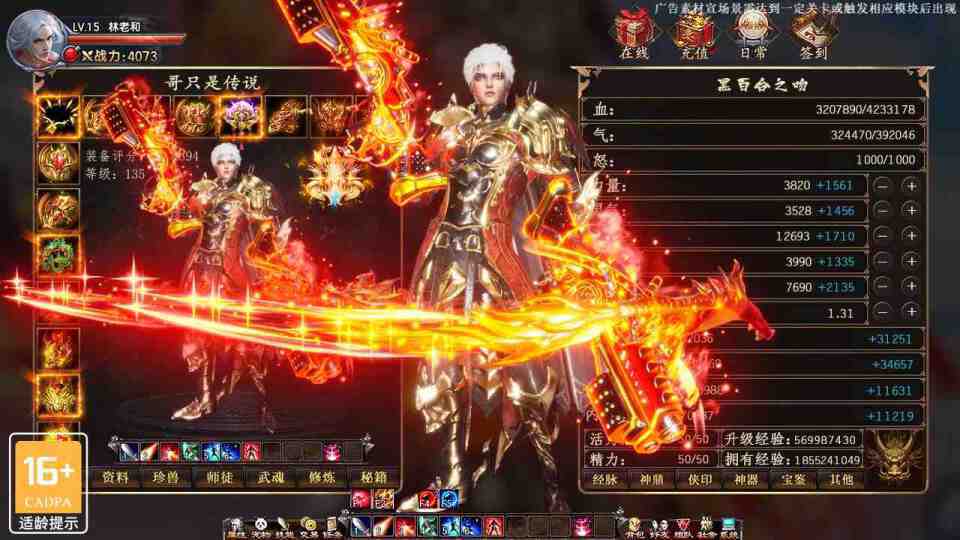The height and width of the screenshot is (540, 960).
Task: Select the 侠印 hero seal tab
Action: pos(700,480)
